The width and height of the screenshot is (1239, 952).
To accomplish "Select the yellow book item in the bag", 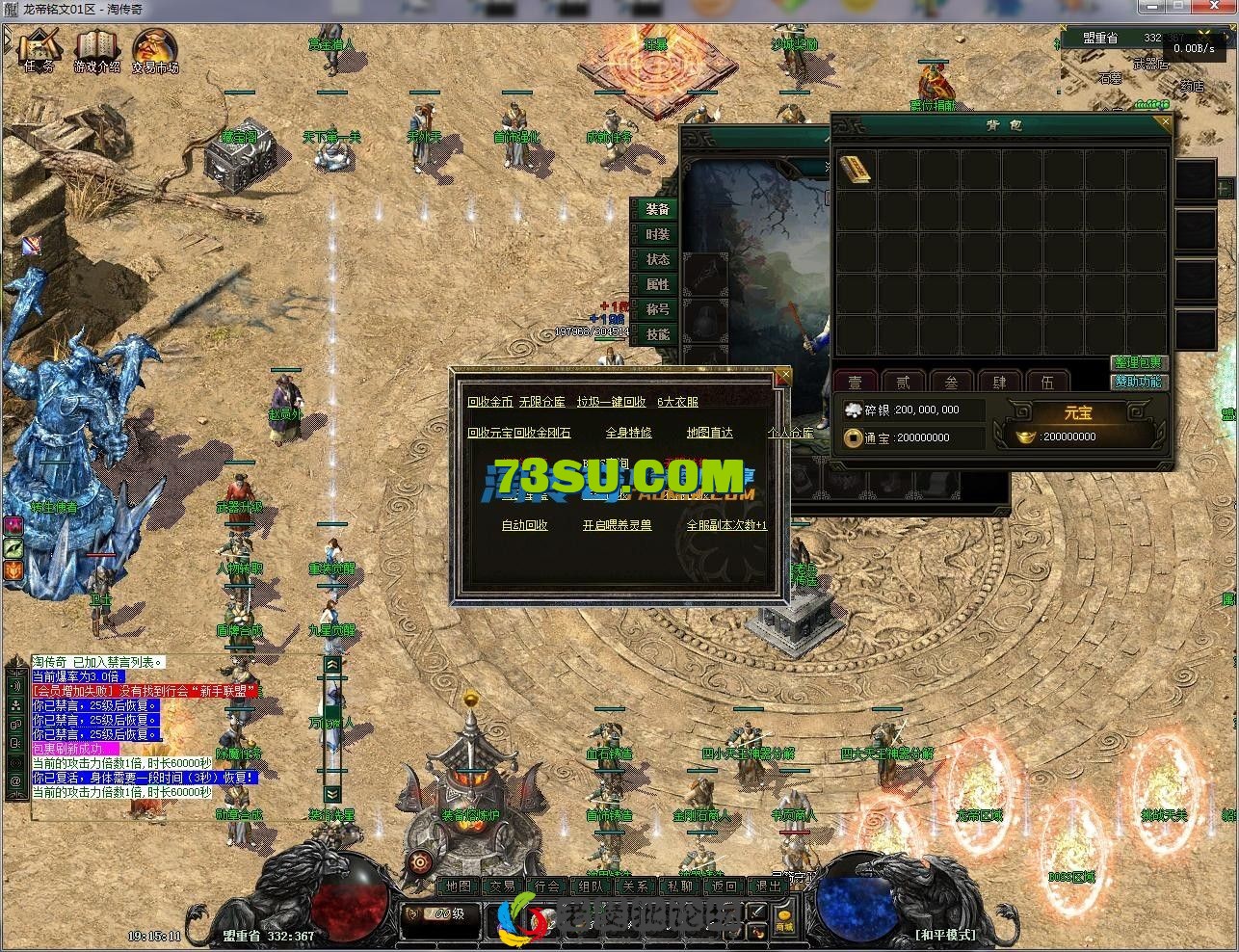I will [x=856, y=170].
